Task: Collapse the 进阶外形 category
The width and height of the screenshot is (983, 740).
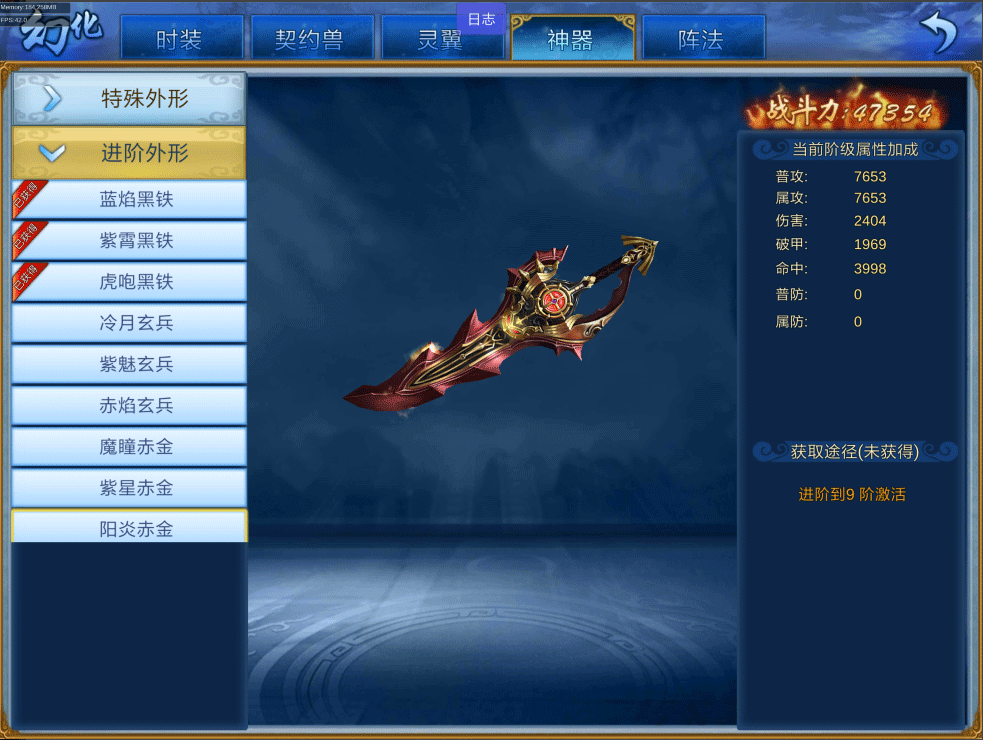Action: click(x=128, y=153)
